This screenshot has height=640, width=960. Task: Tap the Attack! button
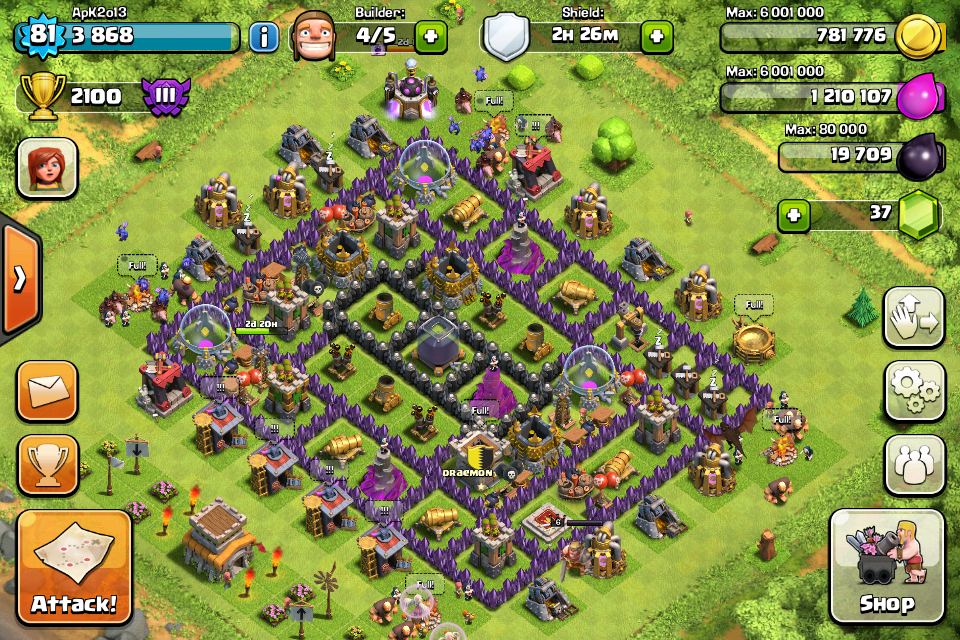point(74,567)
